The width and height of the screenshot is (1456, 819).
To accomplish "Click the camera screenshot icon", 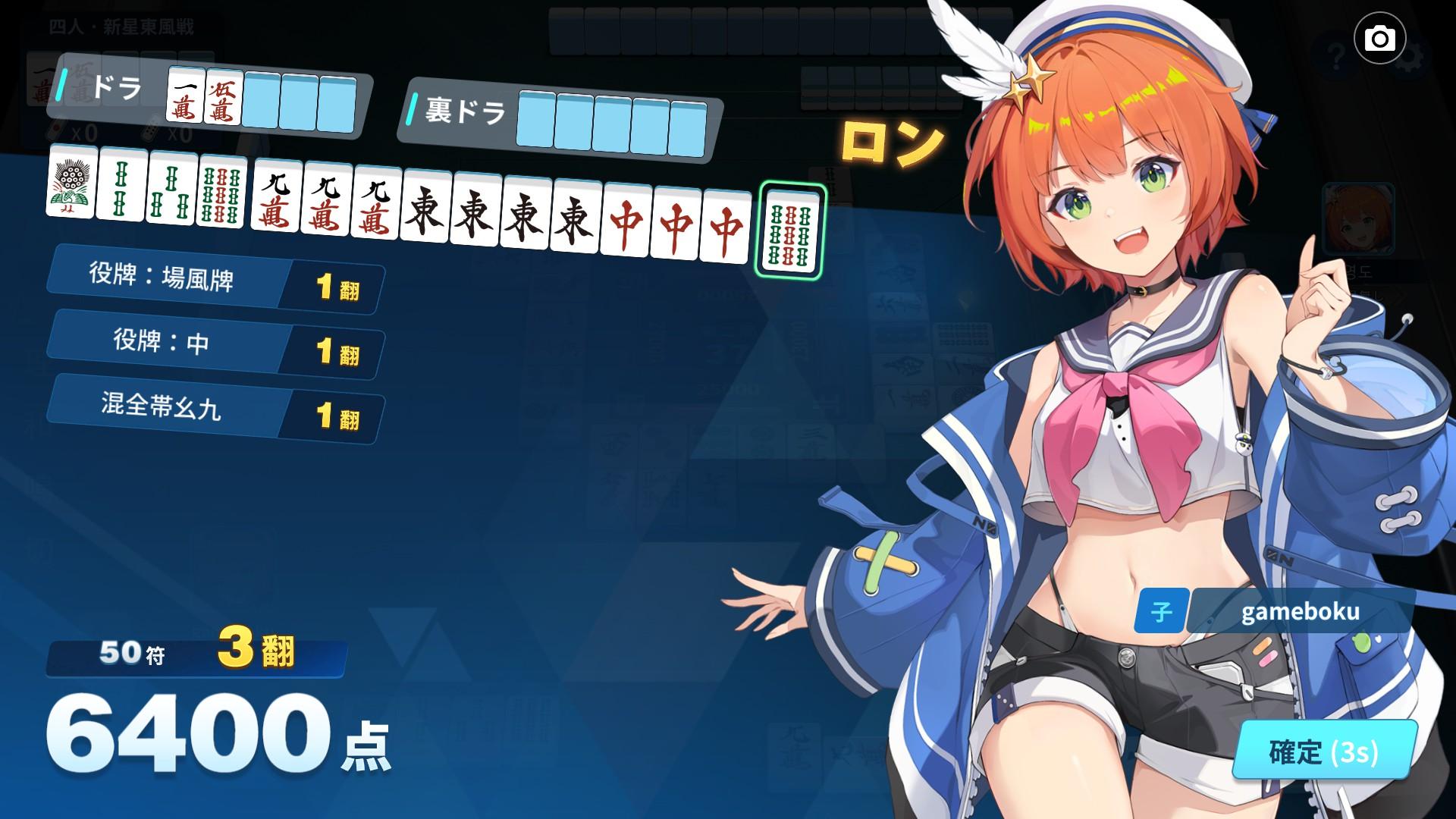I will (x=1382, y=37).
